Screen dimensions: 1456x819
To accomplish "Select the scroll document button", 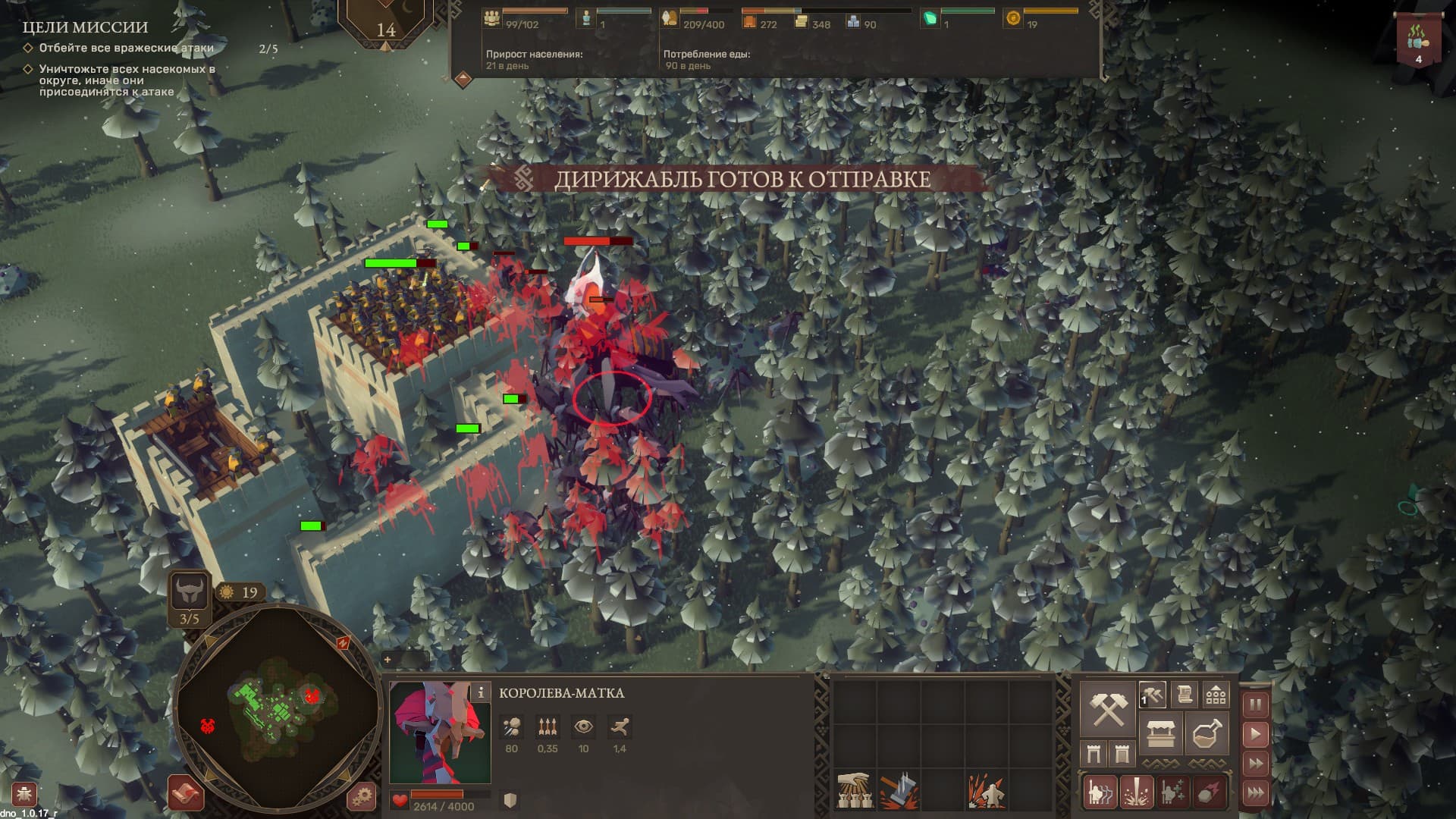I will tap(1184, 694).
